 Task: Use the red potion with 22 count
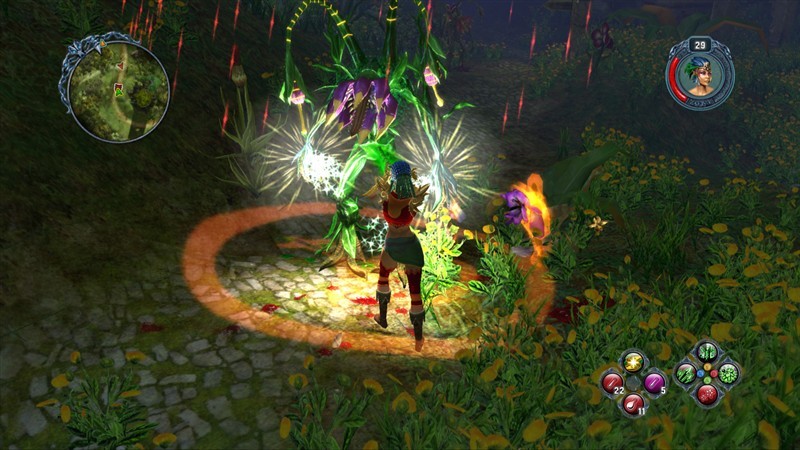tap(612, 381)
